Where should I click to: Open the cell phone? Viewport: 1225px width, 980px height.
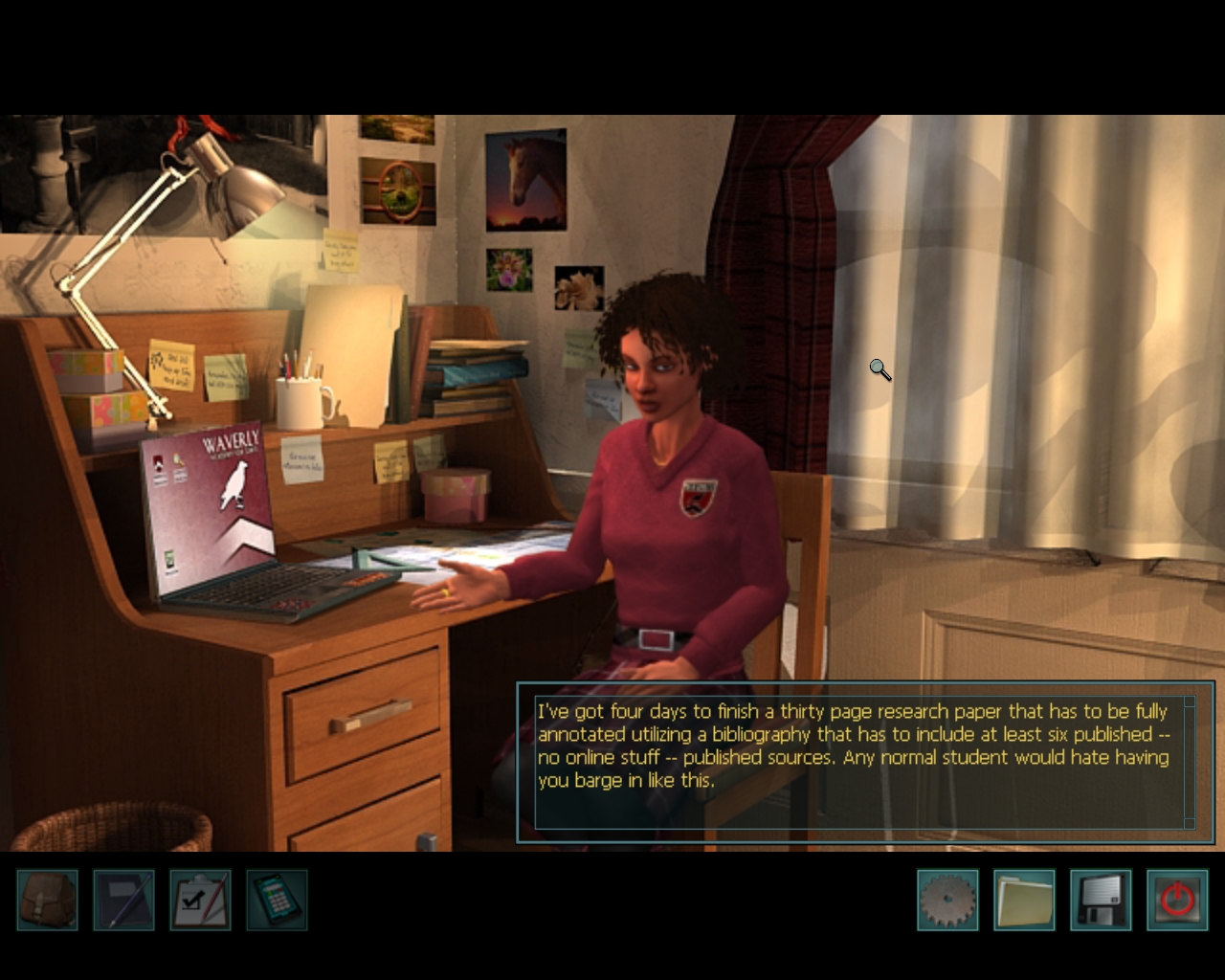click(x=277, y=900)
